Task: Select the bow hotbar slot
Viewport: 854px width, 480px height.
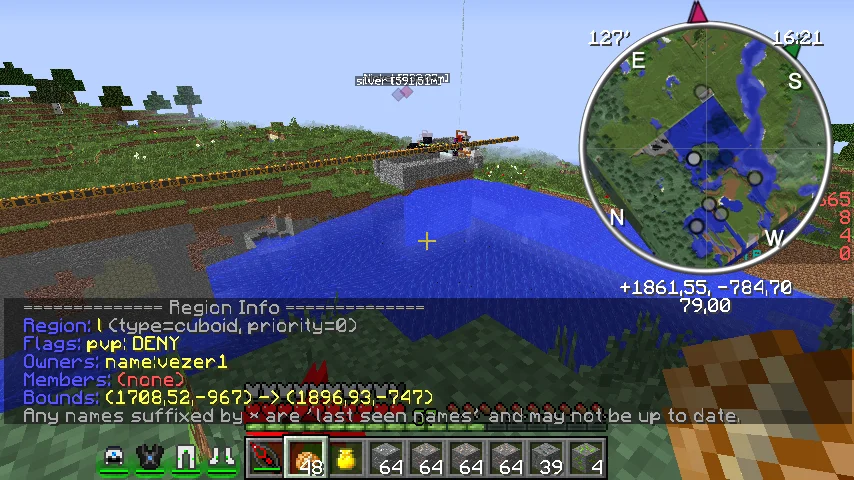Action: (266, 459)
